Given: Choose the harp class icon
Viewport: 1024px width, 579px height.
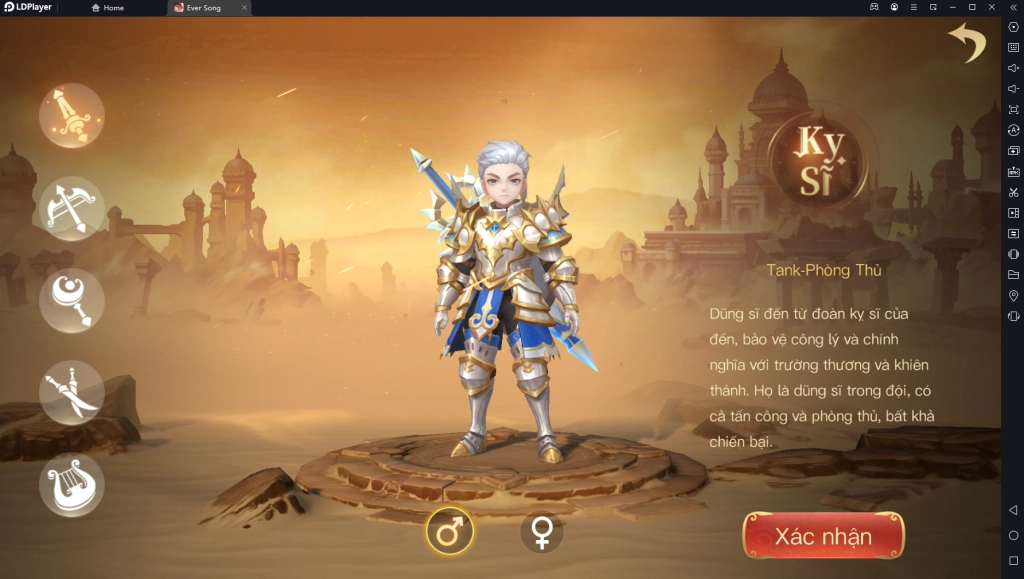Looking at the screenshot, I should coord(72,484).
